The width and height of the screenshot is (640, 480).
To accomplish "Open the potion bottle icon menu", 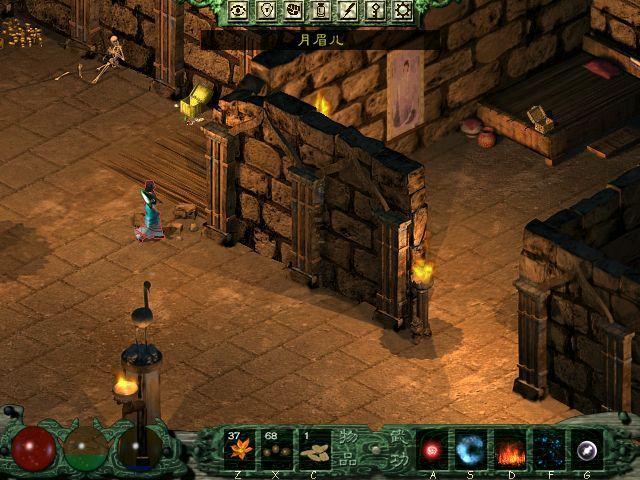I will coord(321,11).
